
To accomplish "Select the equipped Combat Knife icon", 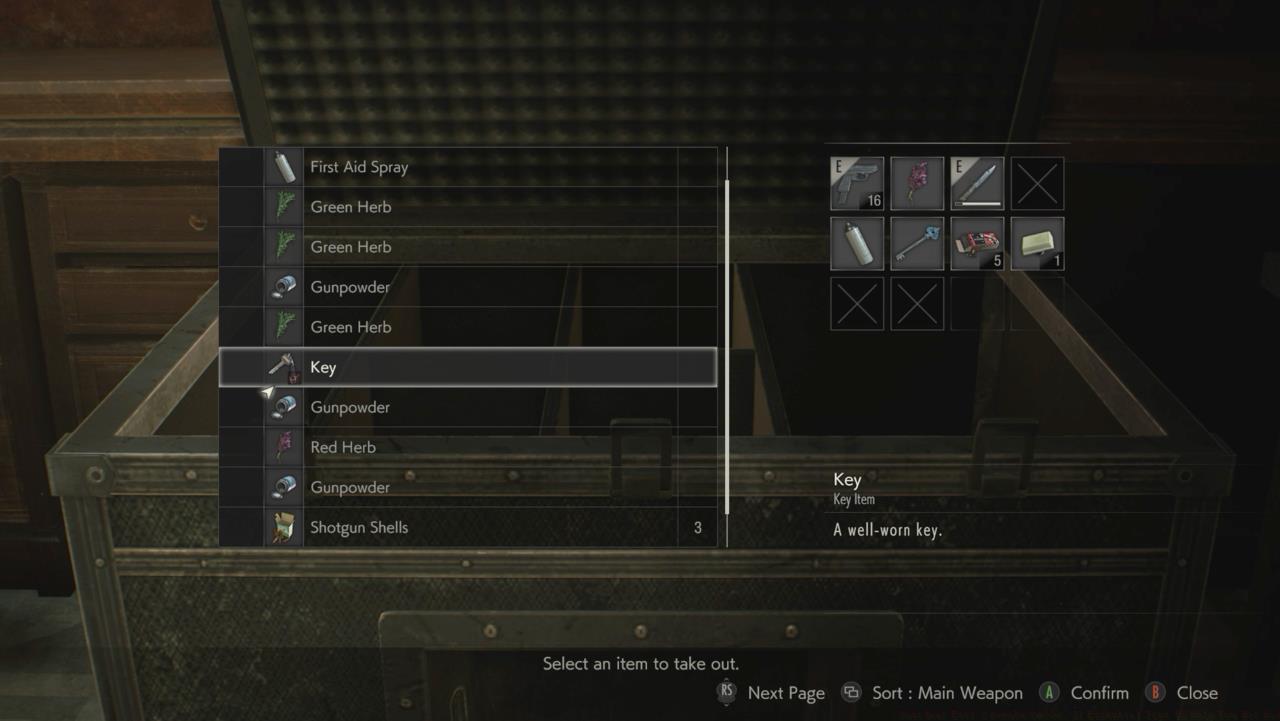I will pos(978,182).
